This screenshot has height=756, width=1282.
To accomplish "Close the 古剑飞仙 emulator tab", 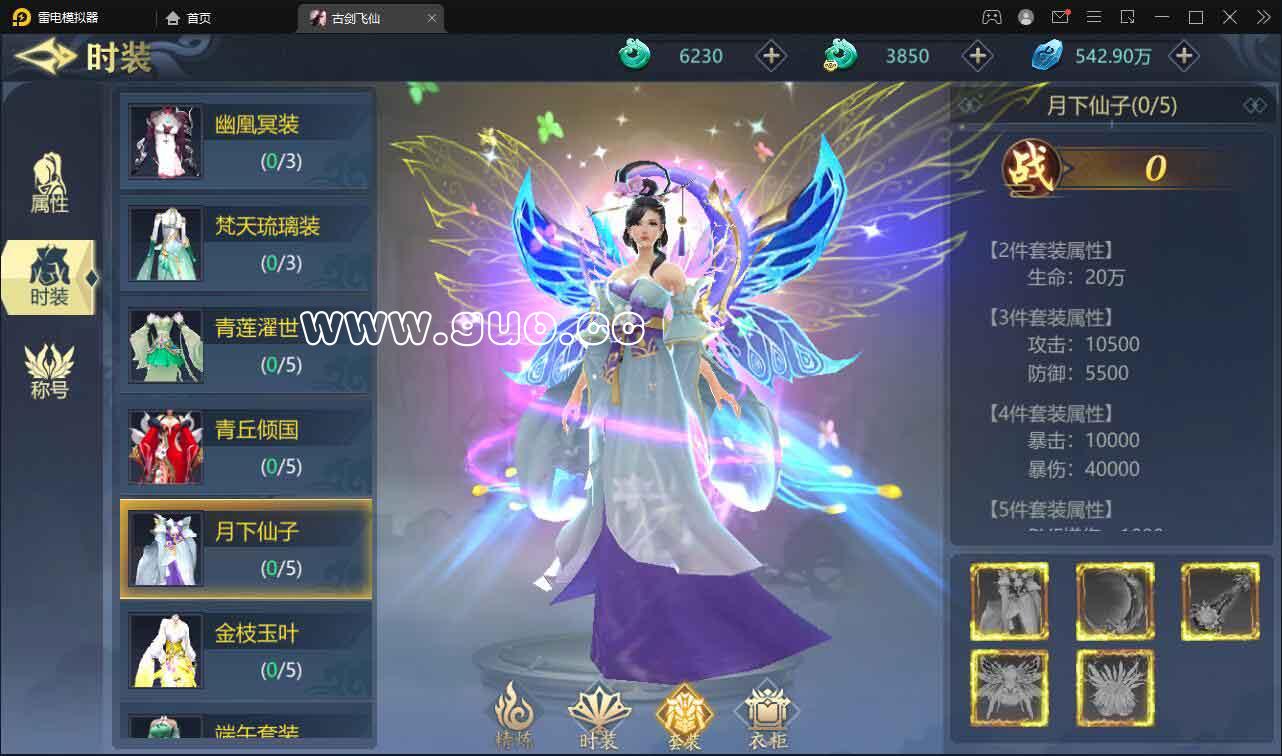I will point(432,18).
